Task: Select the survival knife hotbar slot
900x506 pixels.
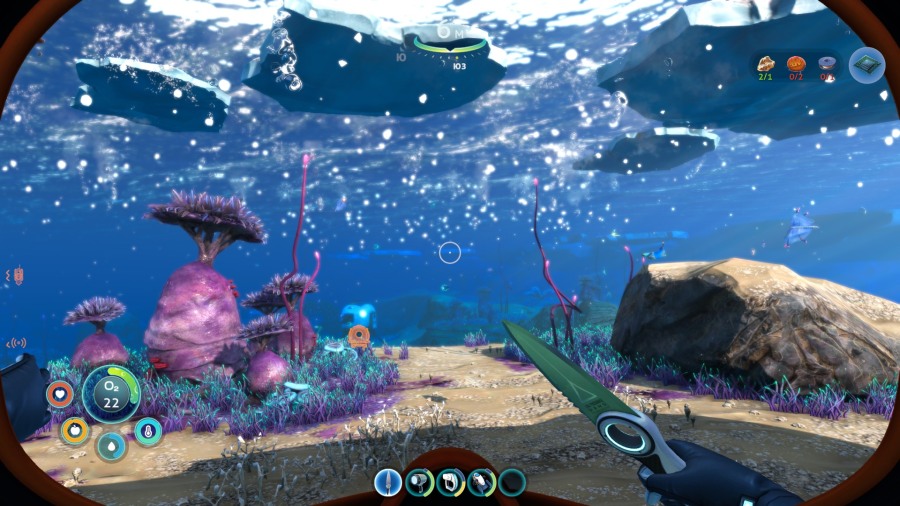Action: (388, 483)
